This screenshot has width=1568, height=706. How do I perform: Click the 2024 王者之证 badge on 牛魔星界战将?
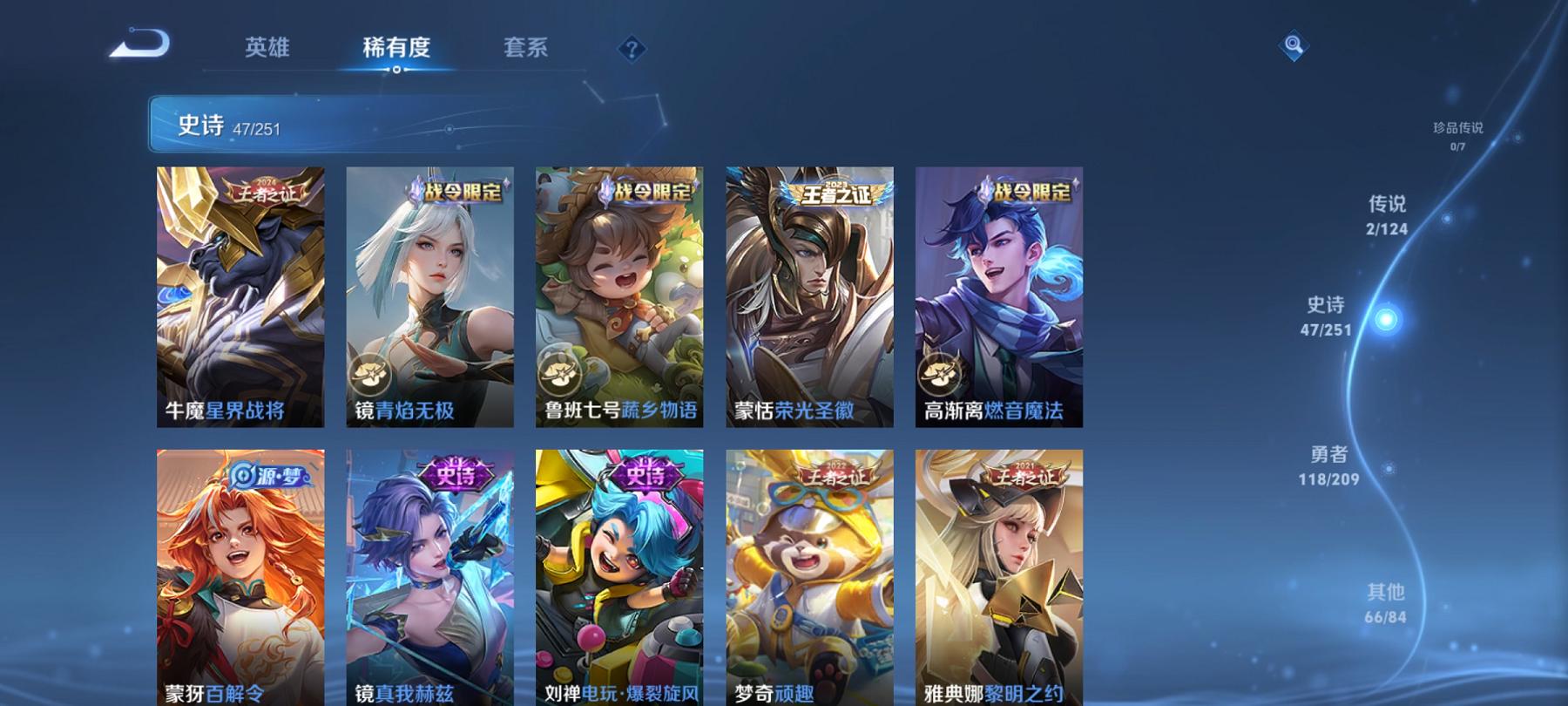(x=266, y=193)
